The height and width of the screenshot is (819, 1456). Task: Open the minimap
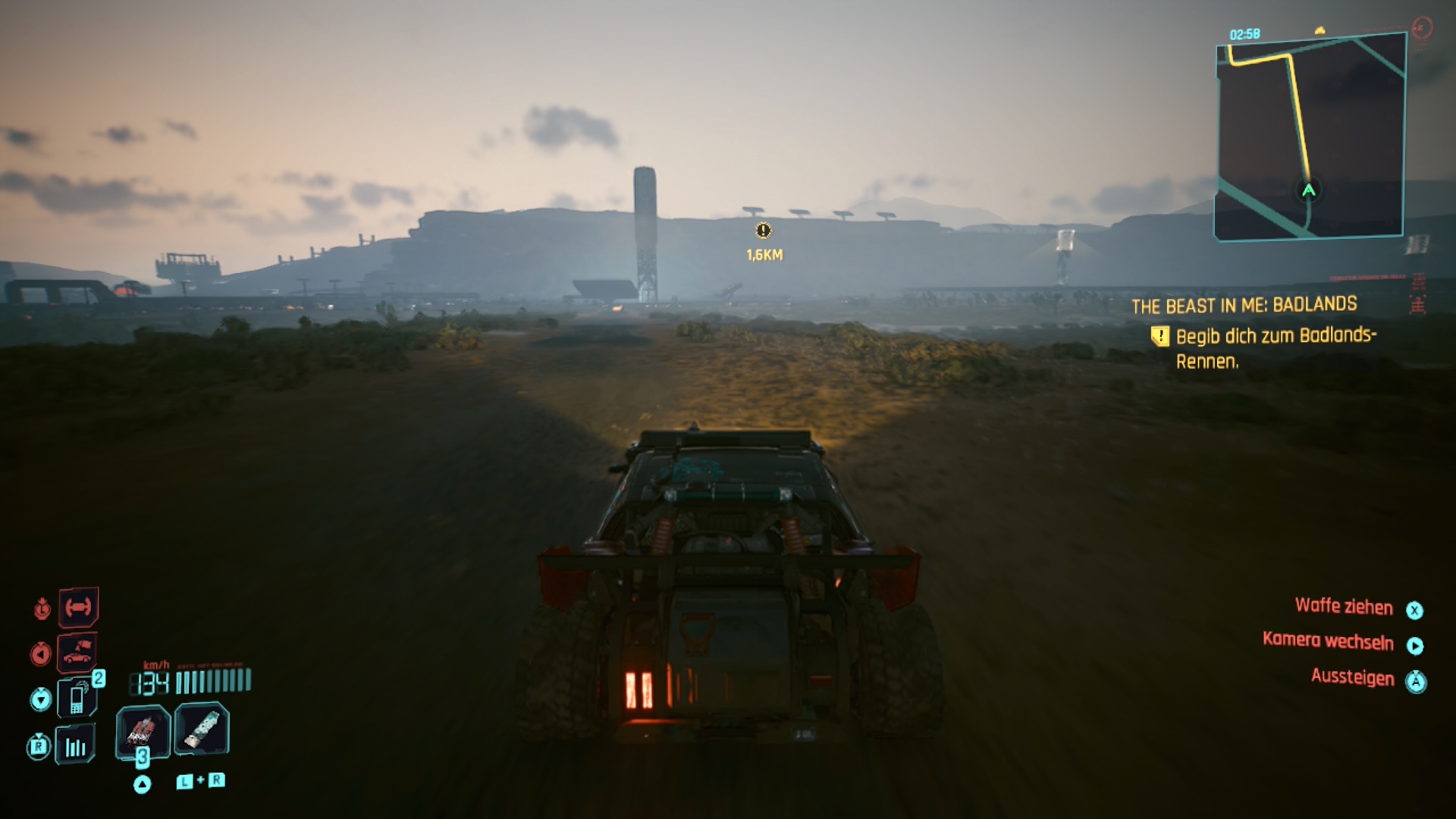pos(1310,136)
